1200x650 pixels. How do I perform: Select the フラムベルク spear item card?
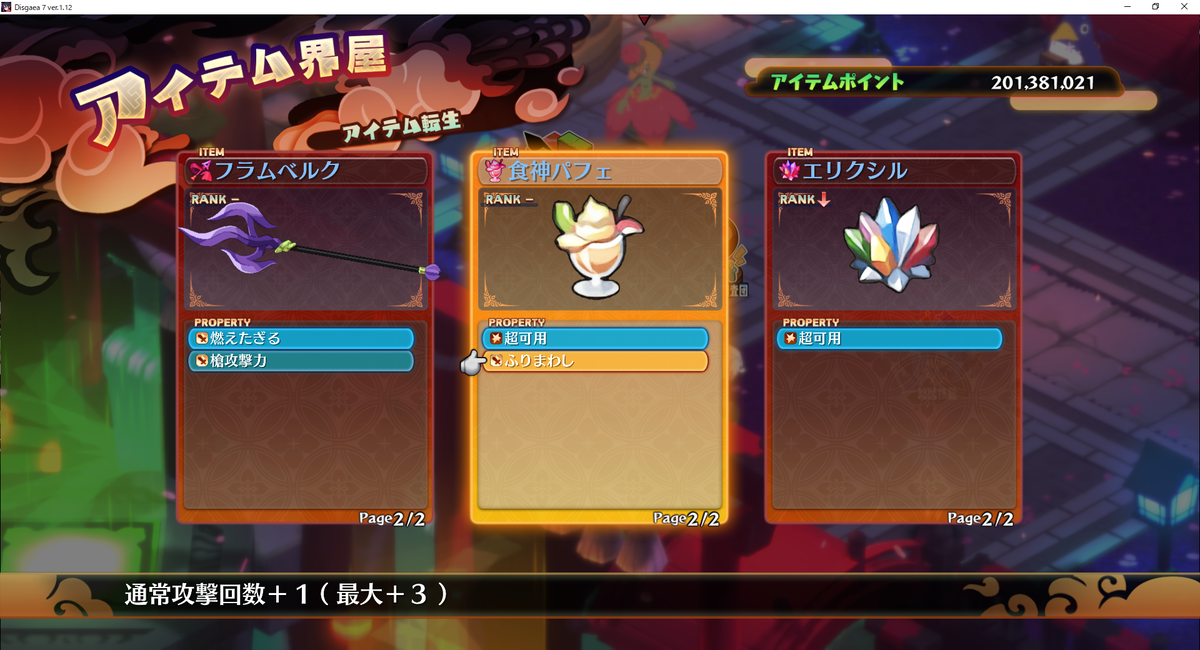(x=305, y=250)
